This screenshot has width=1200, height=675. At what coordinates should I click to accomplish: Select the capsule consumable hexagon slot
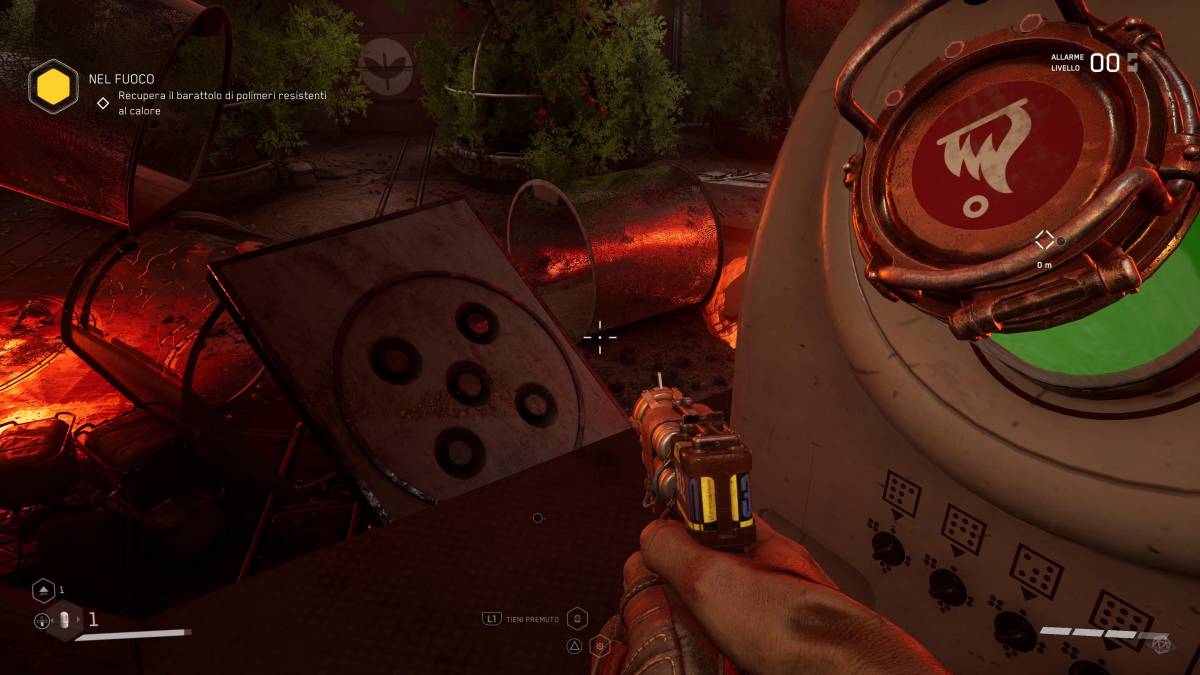point(64,620)
